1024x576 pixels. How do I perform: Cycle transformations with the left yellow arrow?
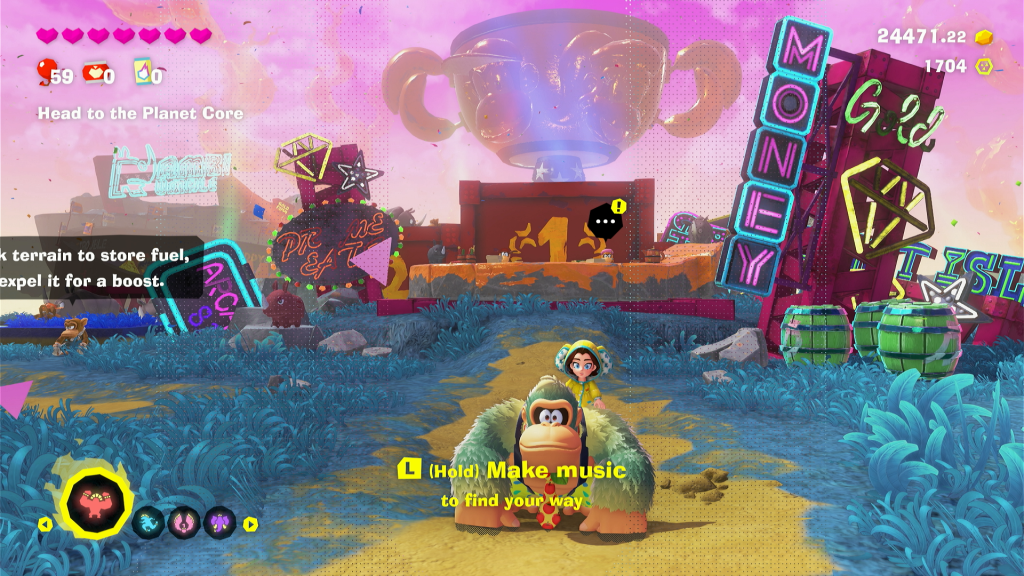pyautogui.click(x=43, y=523)
